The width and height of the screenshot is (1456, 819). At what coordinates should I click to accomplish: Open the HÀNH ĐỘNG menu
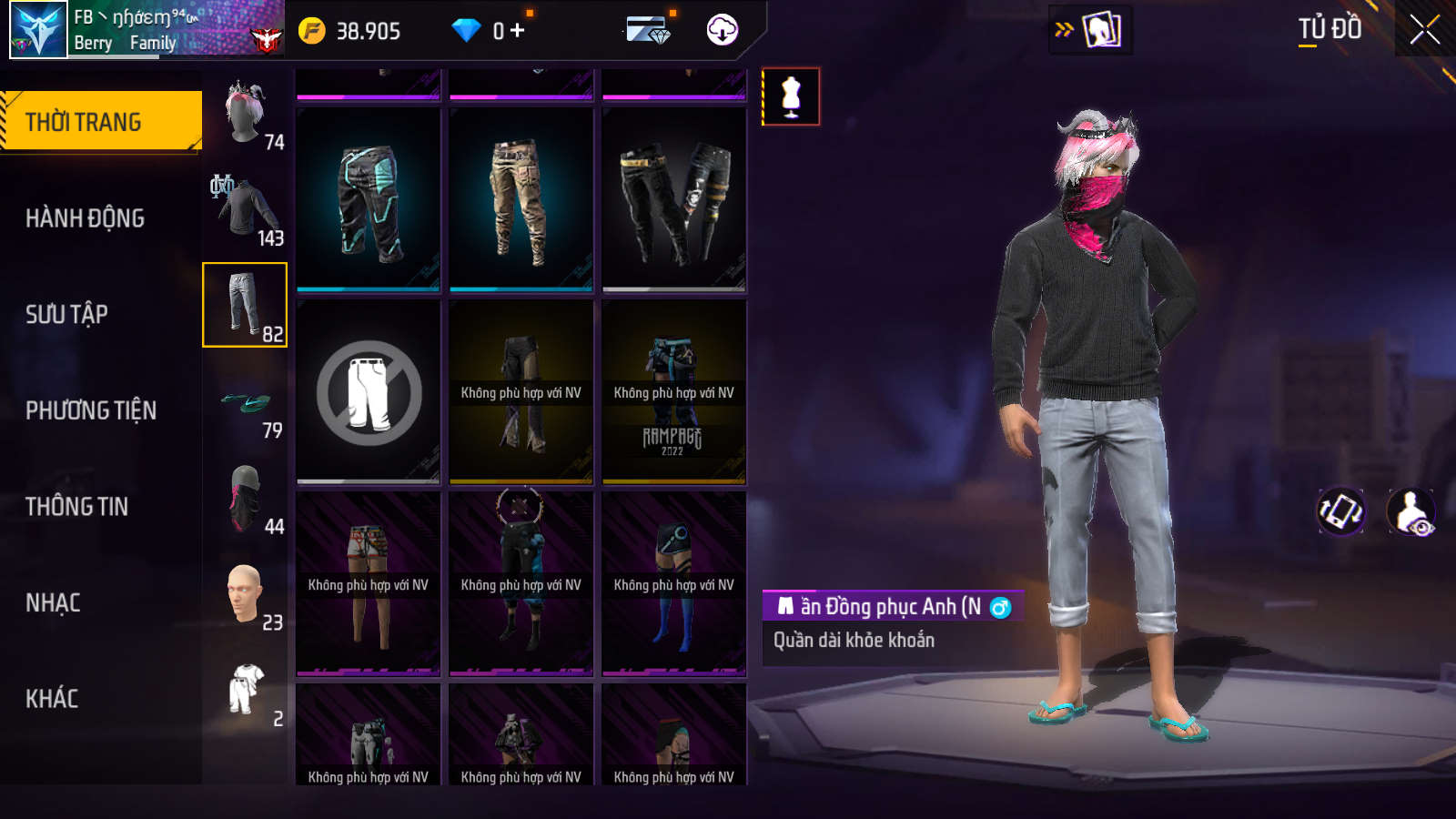[86, 218]
